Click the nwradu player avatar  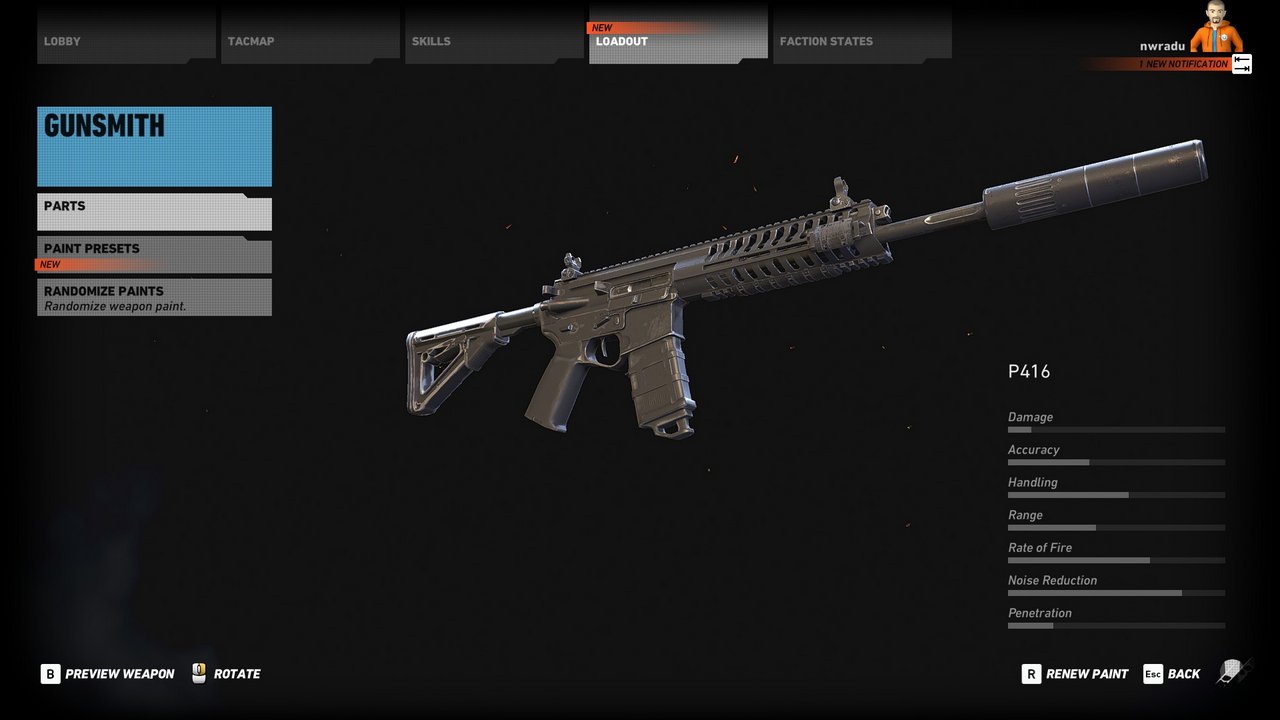click(x=1216, y=28)
